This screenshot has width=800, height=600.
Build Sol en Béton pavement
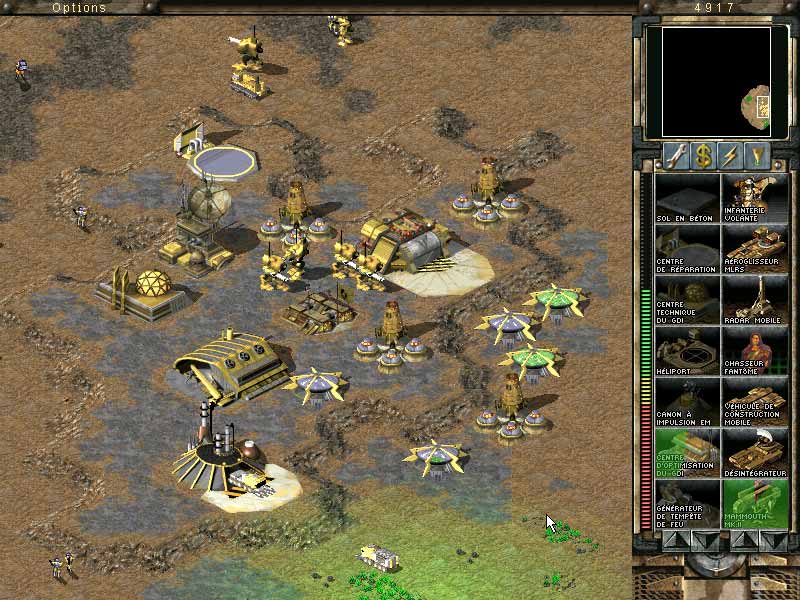[687, 198]
